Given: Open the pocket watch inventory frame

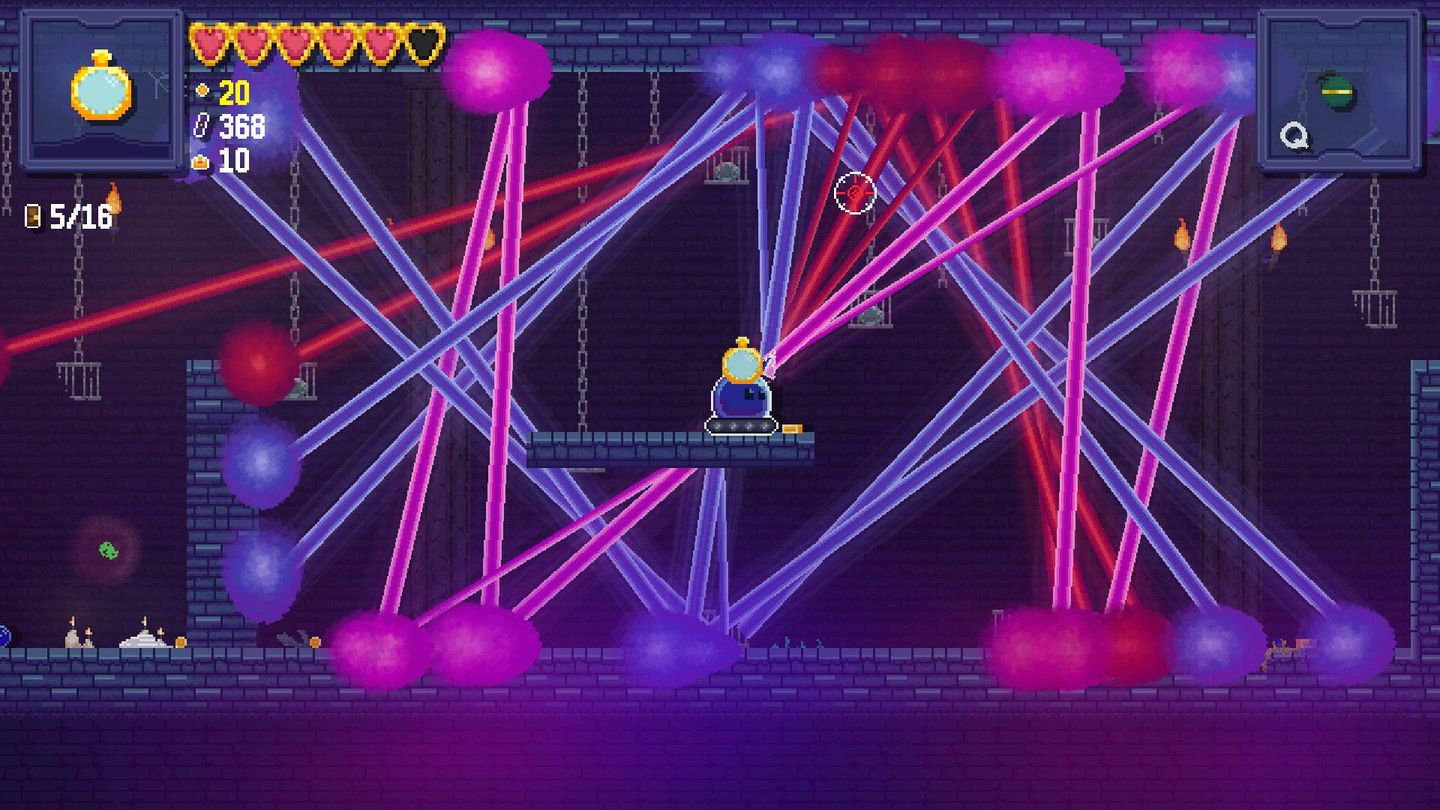Looking at the screenshot, I should [x=100, y=90].
